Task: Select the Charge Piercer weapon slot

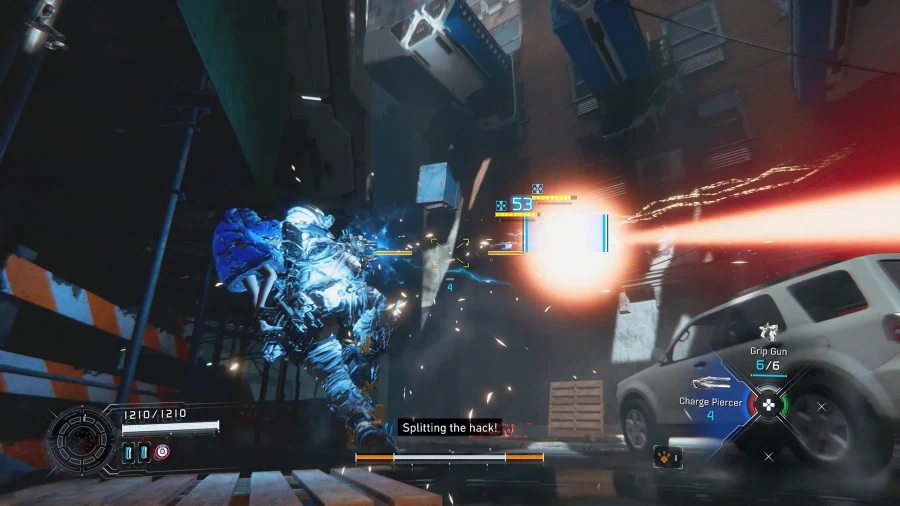Action: point(710,407)
